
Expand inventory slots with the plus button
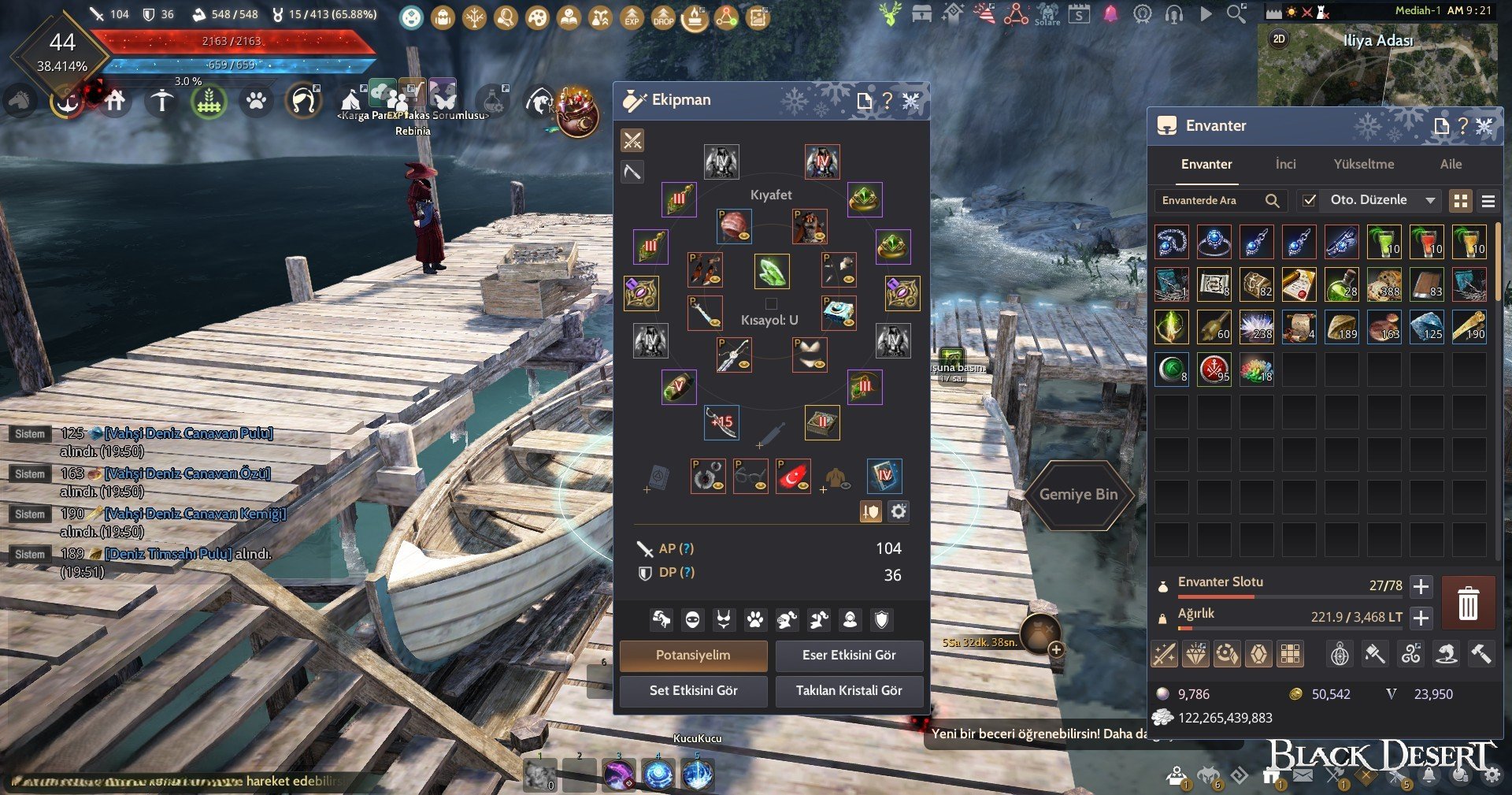(1421, 586)
